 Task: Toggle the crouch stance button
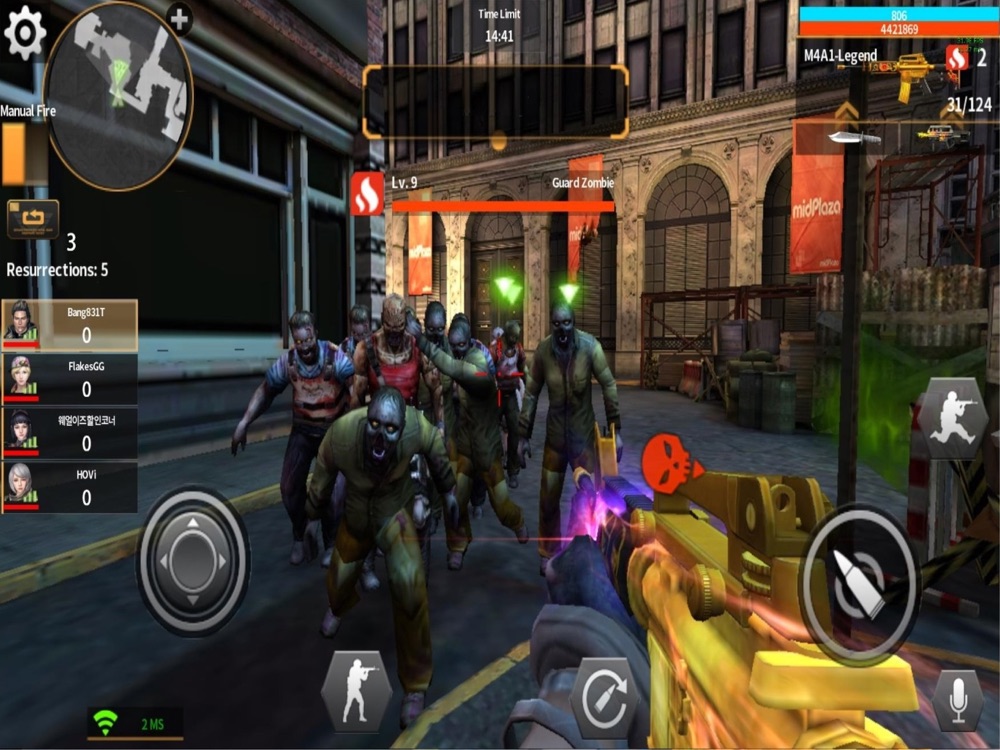tap(356, 691)
